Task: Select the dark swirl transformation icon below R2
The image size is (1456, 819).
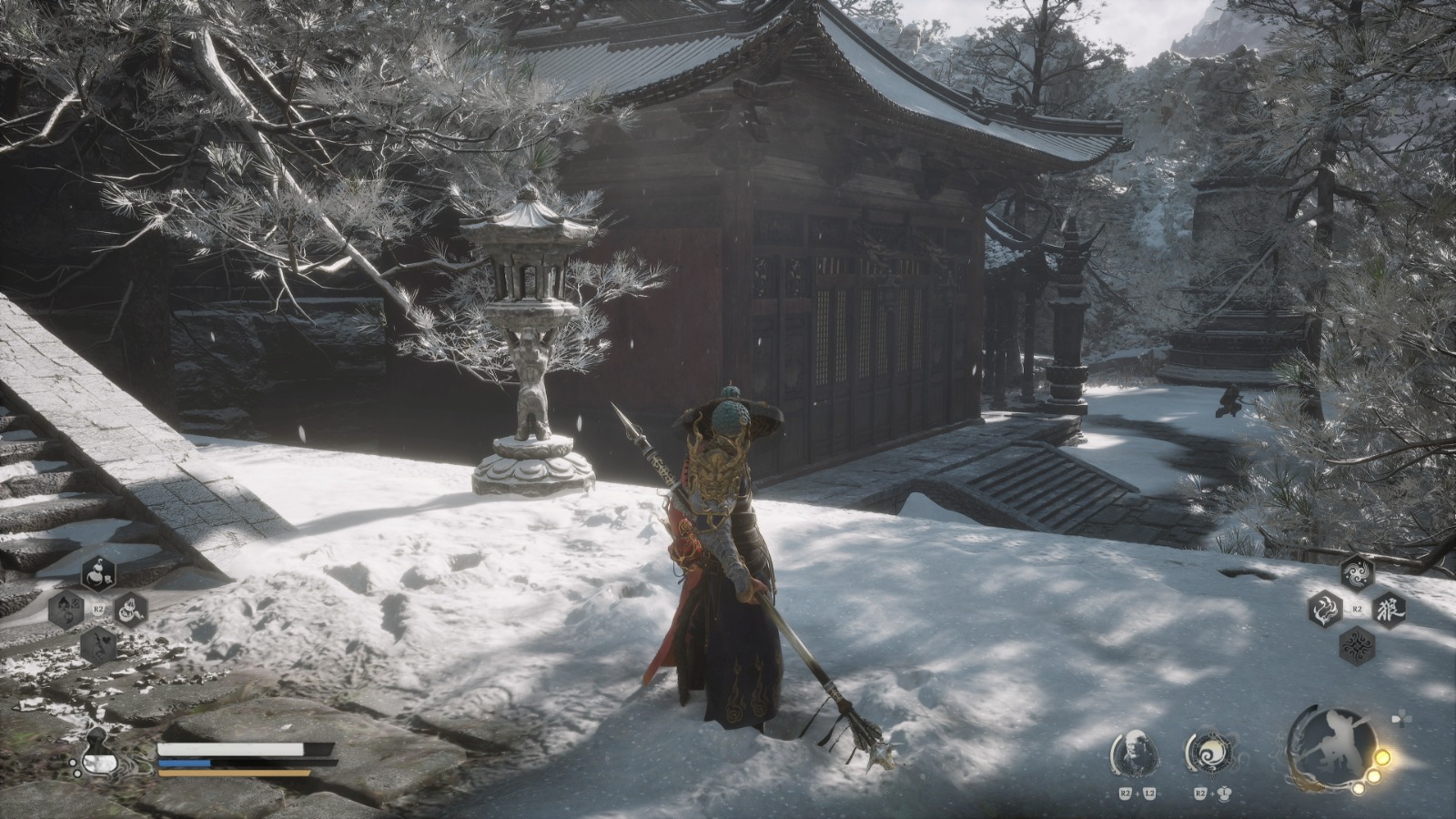Action: pyautogui.click(x=1357, y=644)
